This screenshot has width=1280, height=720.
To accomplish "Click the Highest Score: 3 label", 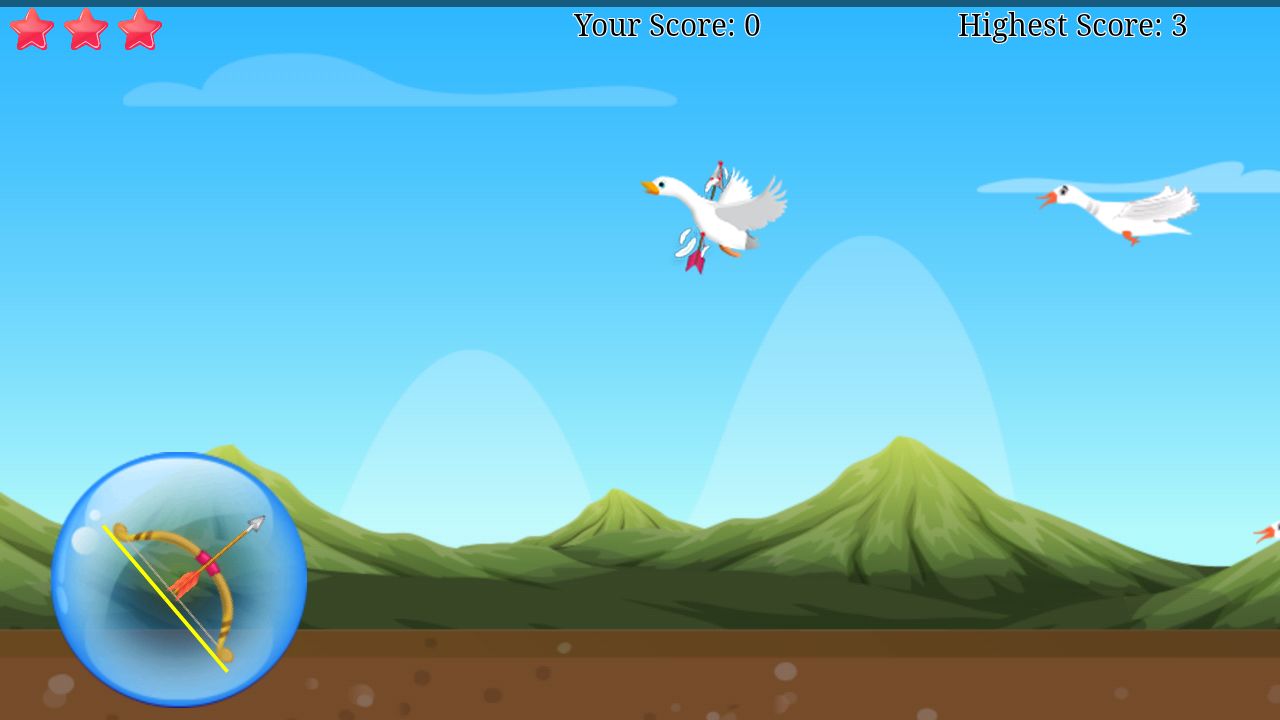I will (x=1070, y=26).
